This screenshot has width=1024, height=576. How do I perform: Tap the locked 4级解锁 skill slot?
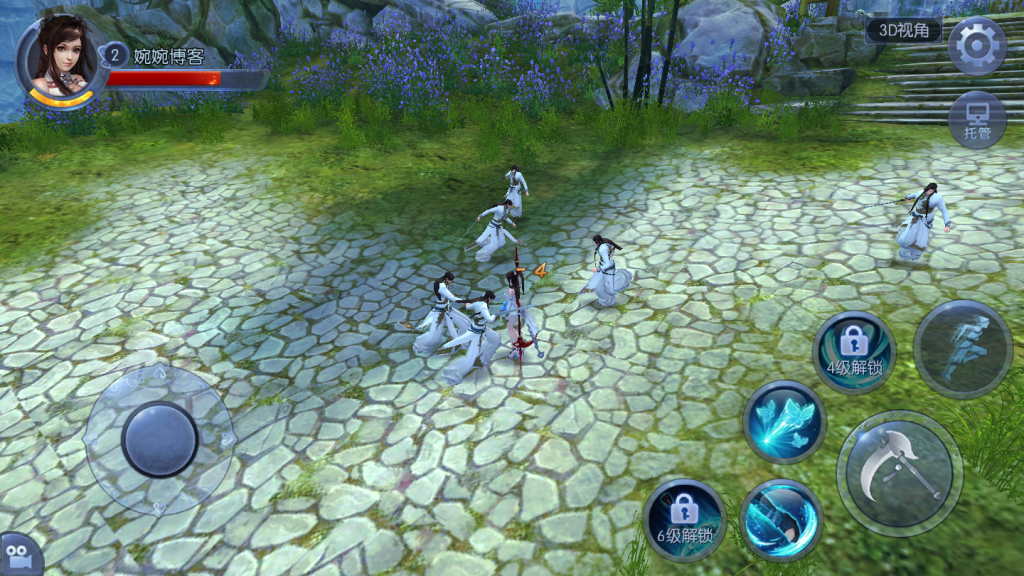[x=854, y=351]
